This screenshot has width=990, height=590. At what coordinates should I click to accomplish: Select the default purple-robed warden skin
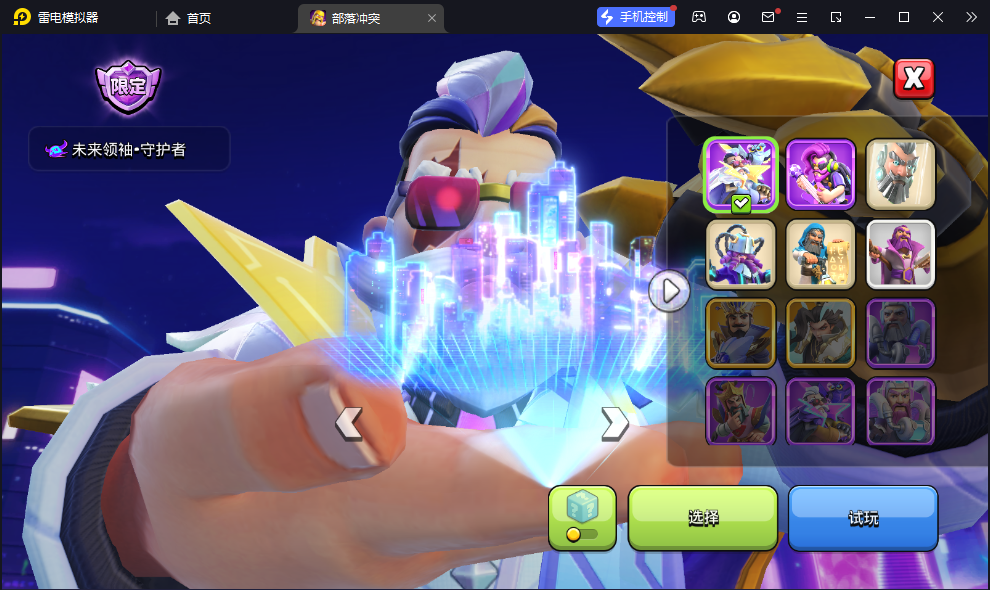click(x=900, y=254)
